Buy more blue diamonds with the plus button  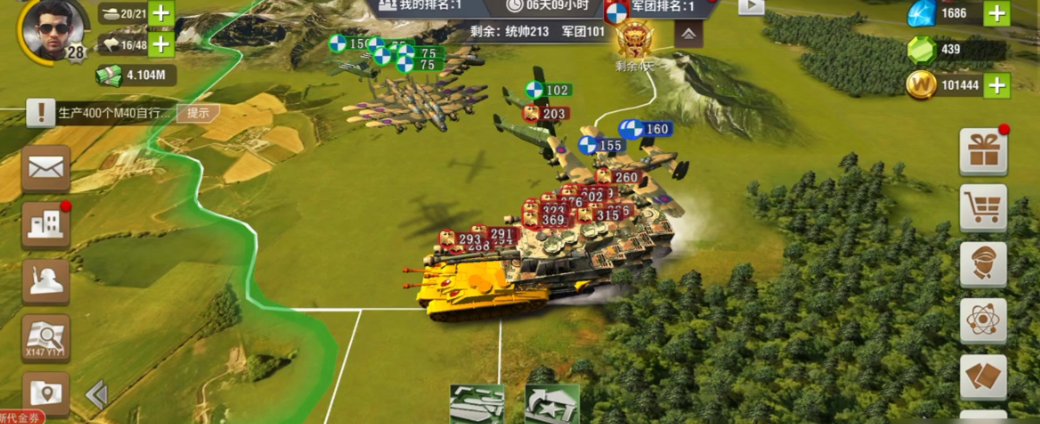(996, 13)
